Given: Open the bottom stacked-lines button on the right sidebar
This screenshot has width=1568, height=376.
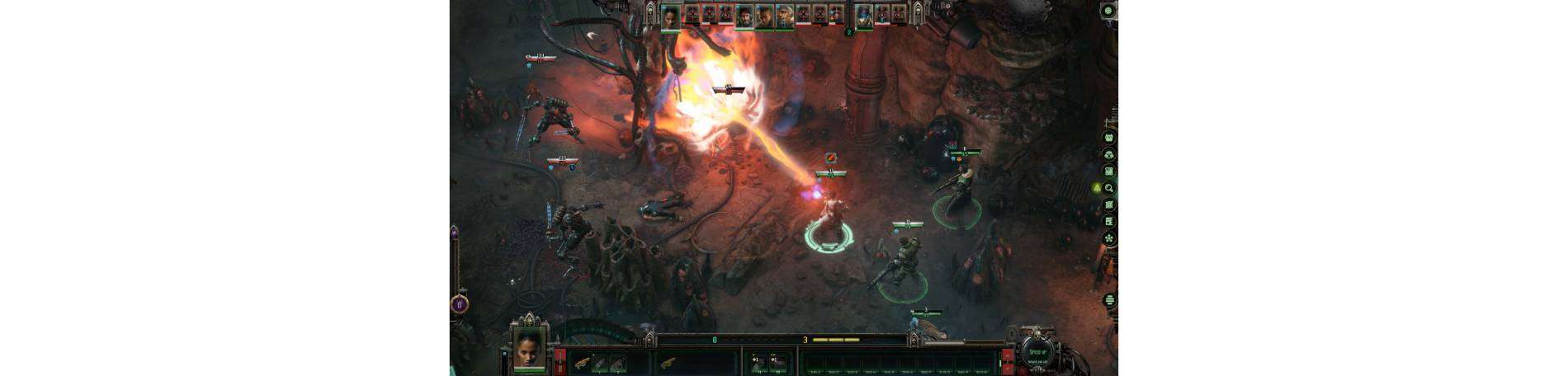Looking at the screenshot, I should pos(1109,300).
